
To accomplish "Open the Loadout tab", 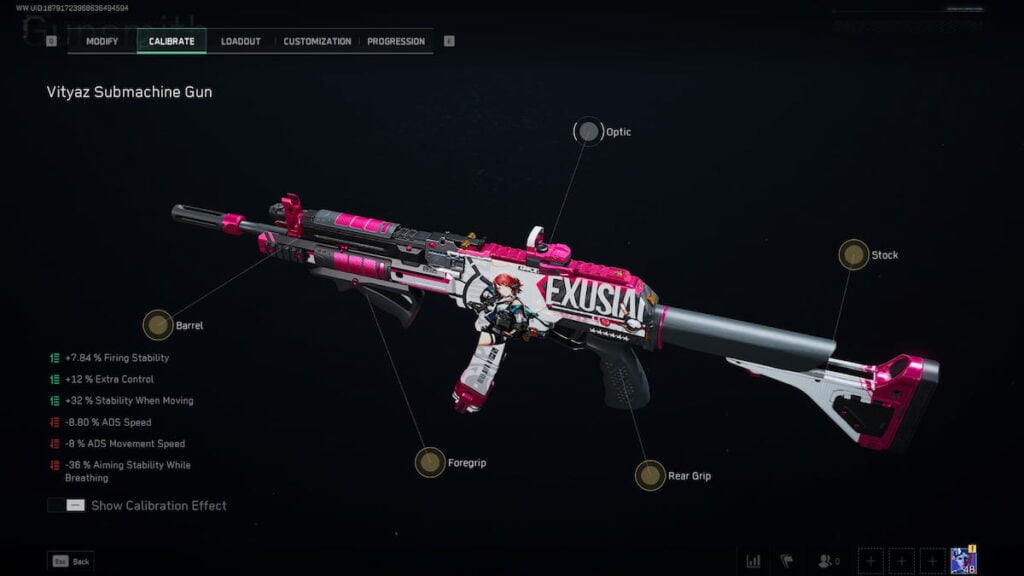I will point(241,41).
